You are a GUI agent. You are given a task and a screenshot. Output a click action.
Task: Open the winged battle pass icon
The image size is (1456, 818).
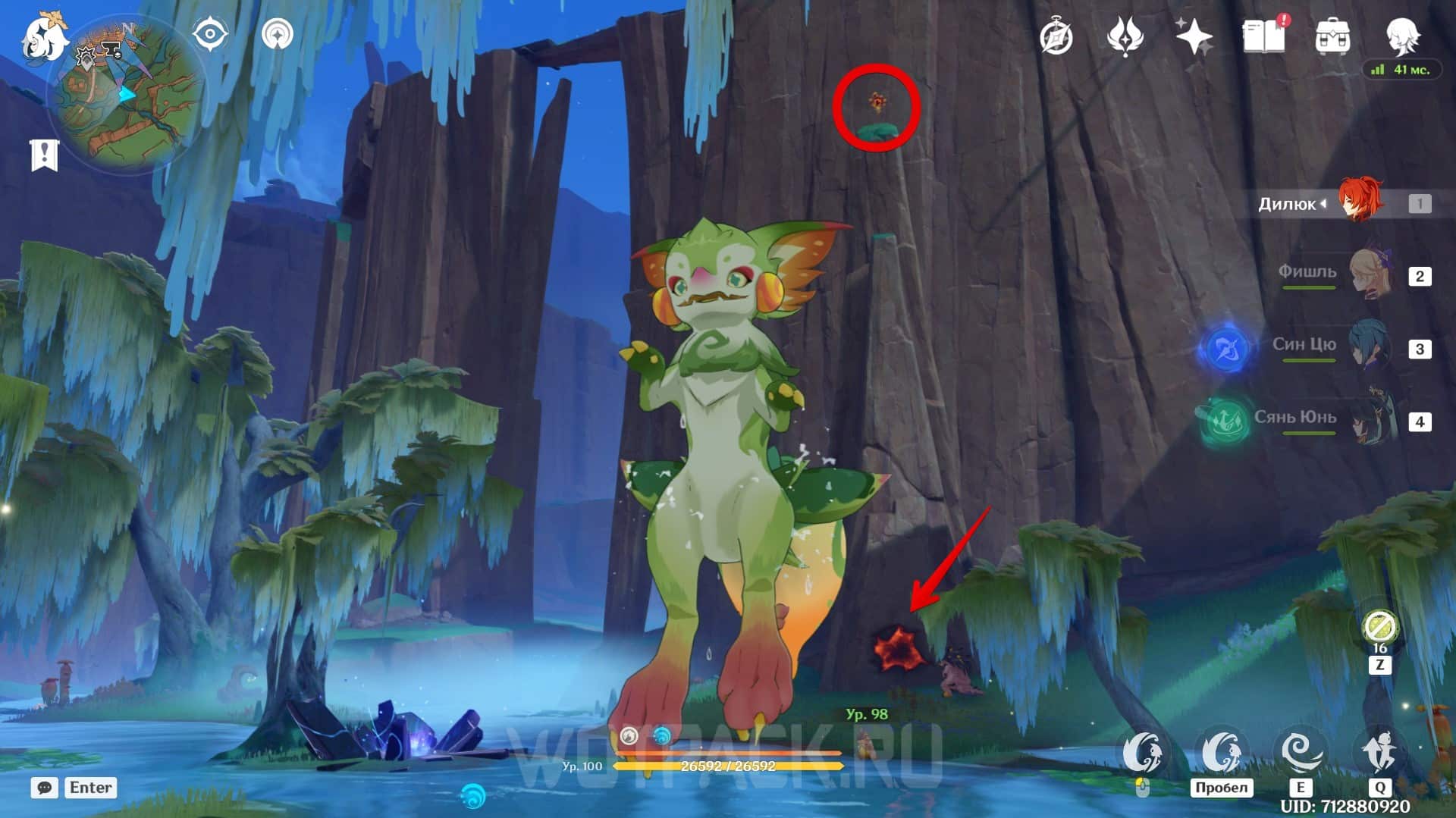pos(1125,36)
